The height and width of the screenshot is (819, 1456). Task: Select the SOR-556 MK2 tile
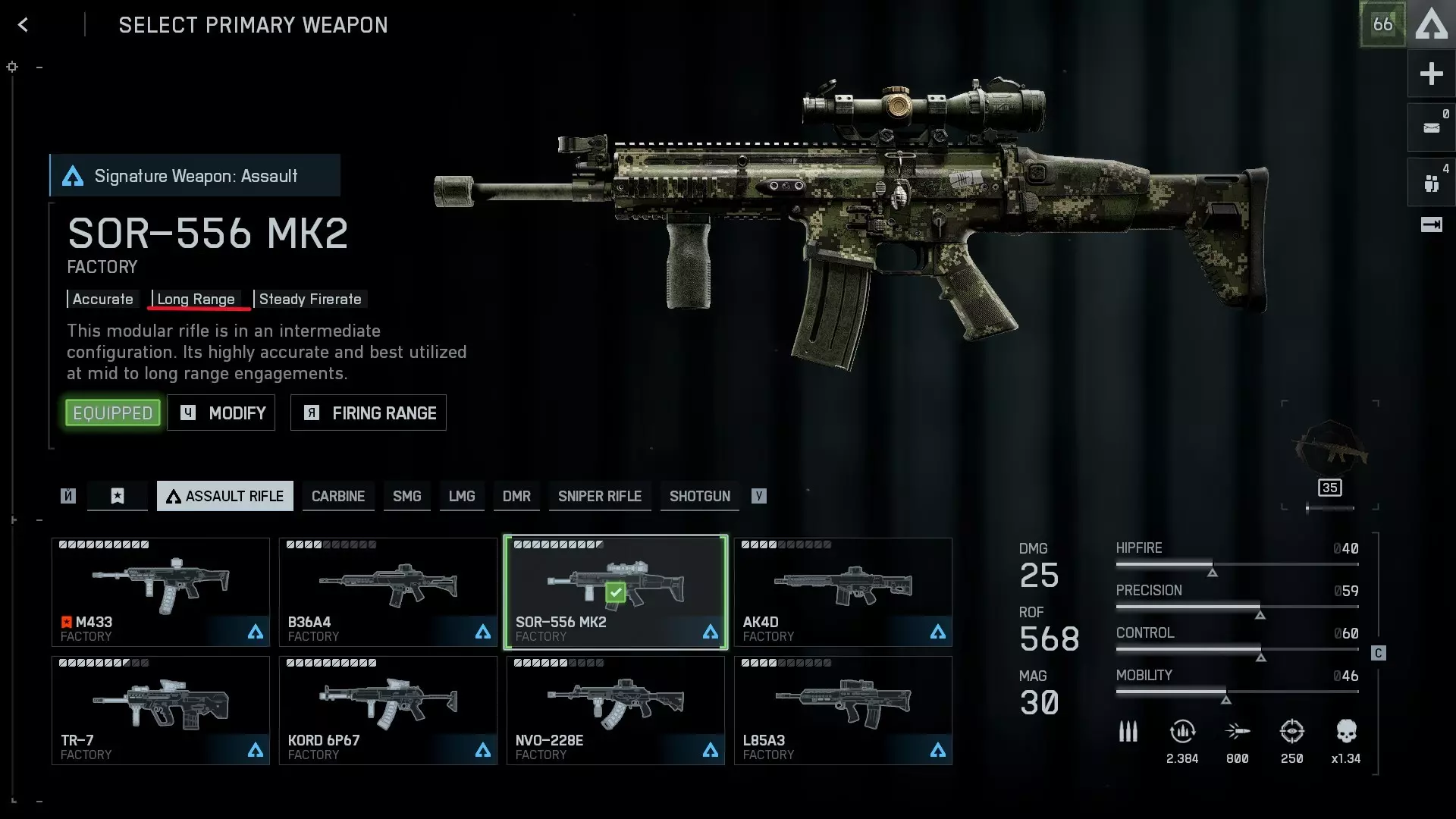pos(616,592)
